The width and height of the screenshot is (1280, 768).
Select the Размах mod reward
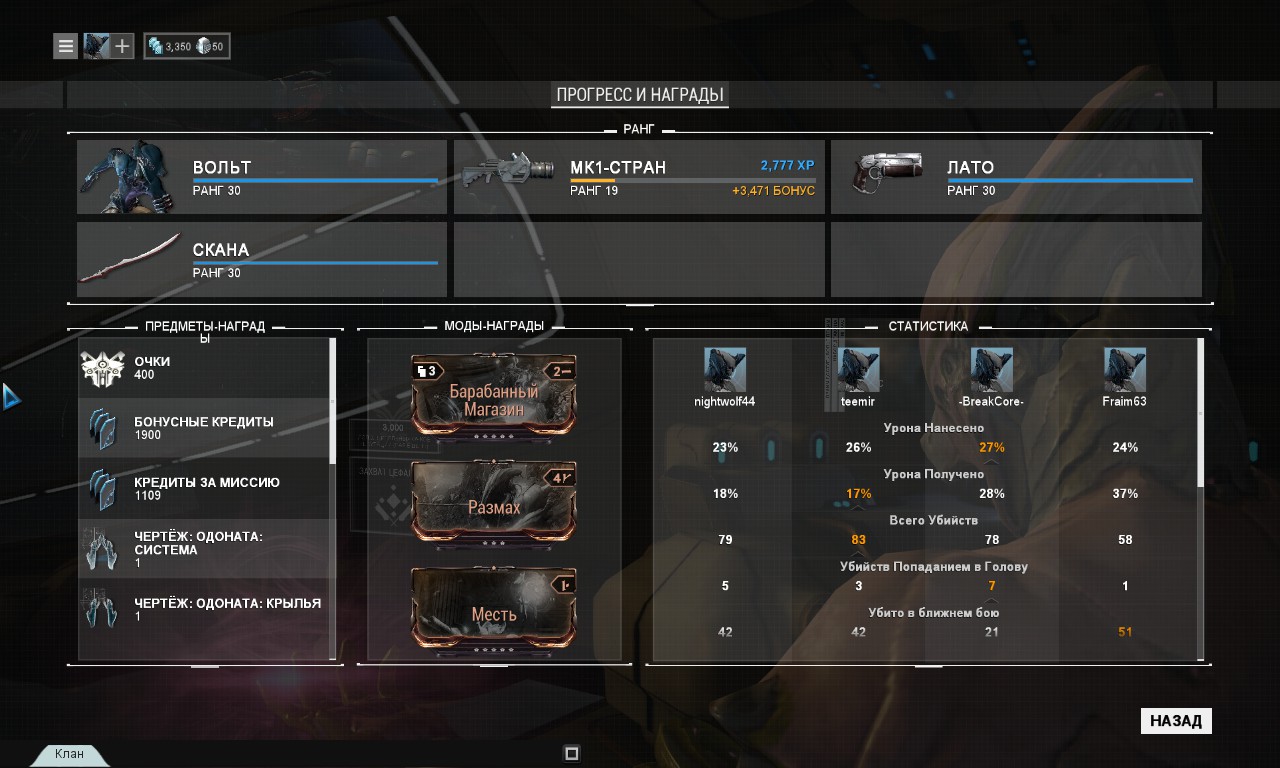(x=494, y=503)
